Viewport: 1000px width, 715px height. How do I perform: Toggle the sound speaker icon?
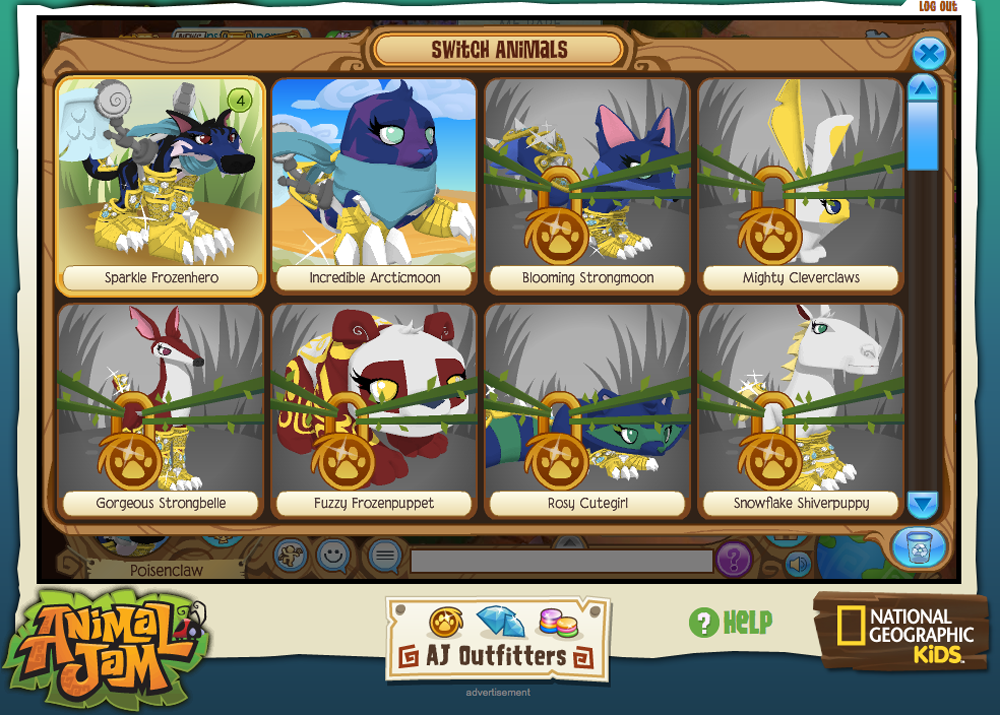797,565
